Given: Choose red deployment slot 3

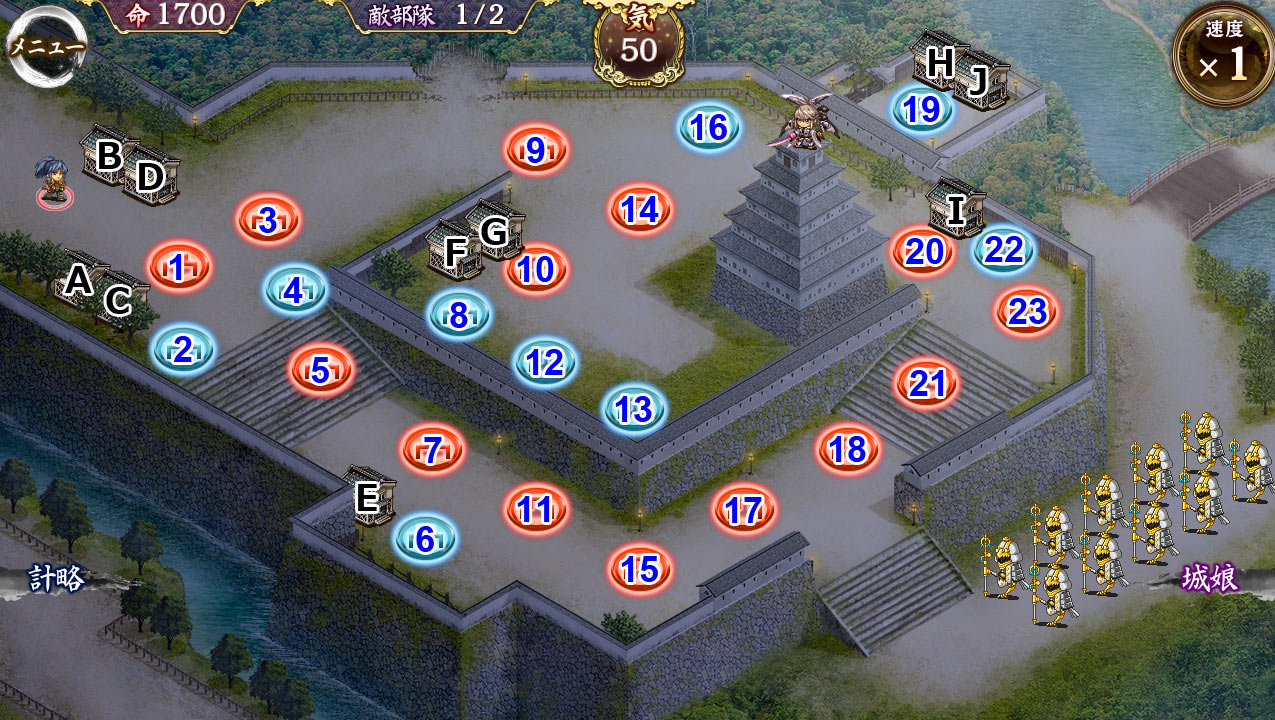Looking at the screenshot, I should tap(268, 220).
